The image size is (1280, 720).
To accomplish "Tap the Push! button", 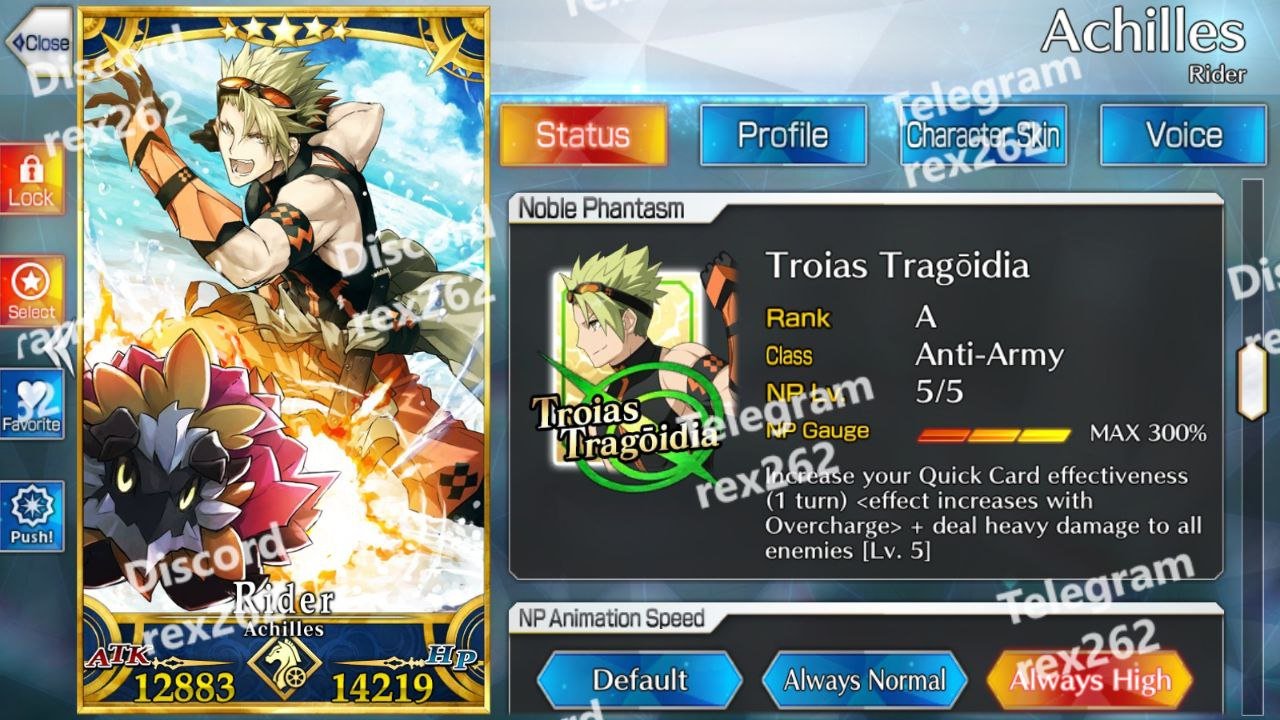I will pyautogui.click(x=31, y=516).
